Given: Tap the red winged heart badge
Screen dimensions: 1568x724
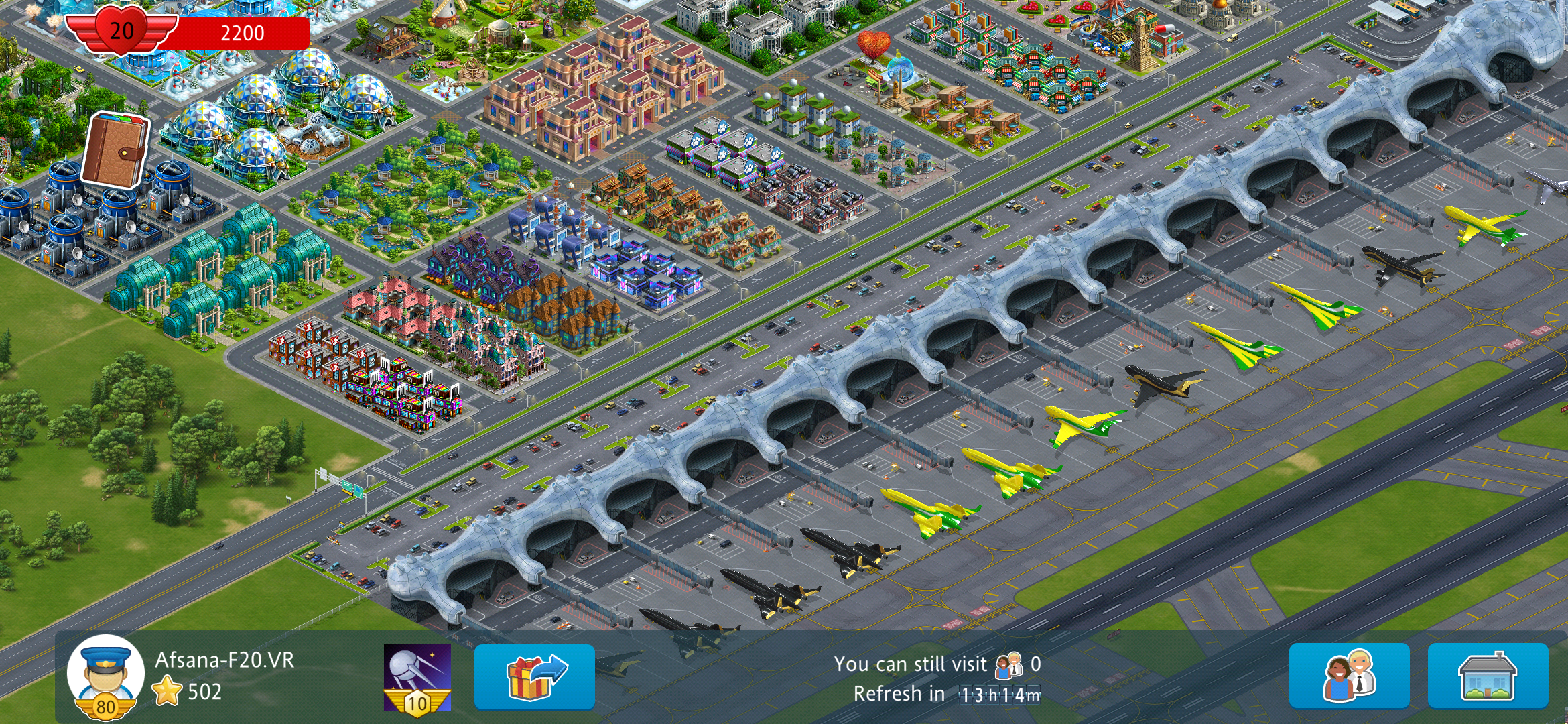Looking at the screenshot, I should point(122,30).
